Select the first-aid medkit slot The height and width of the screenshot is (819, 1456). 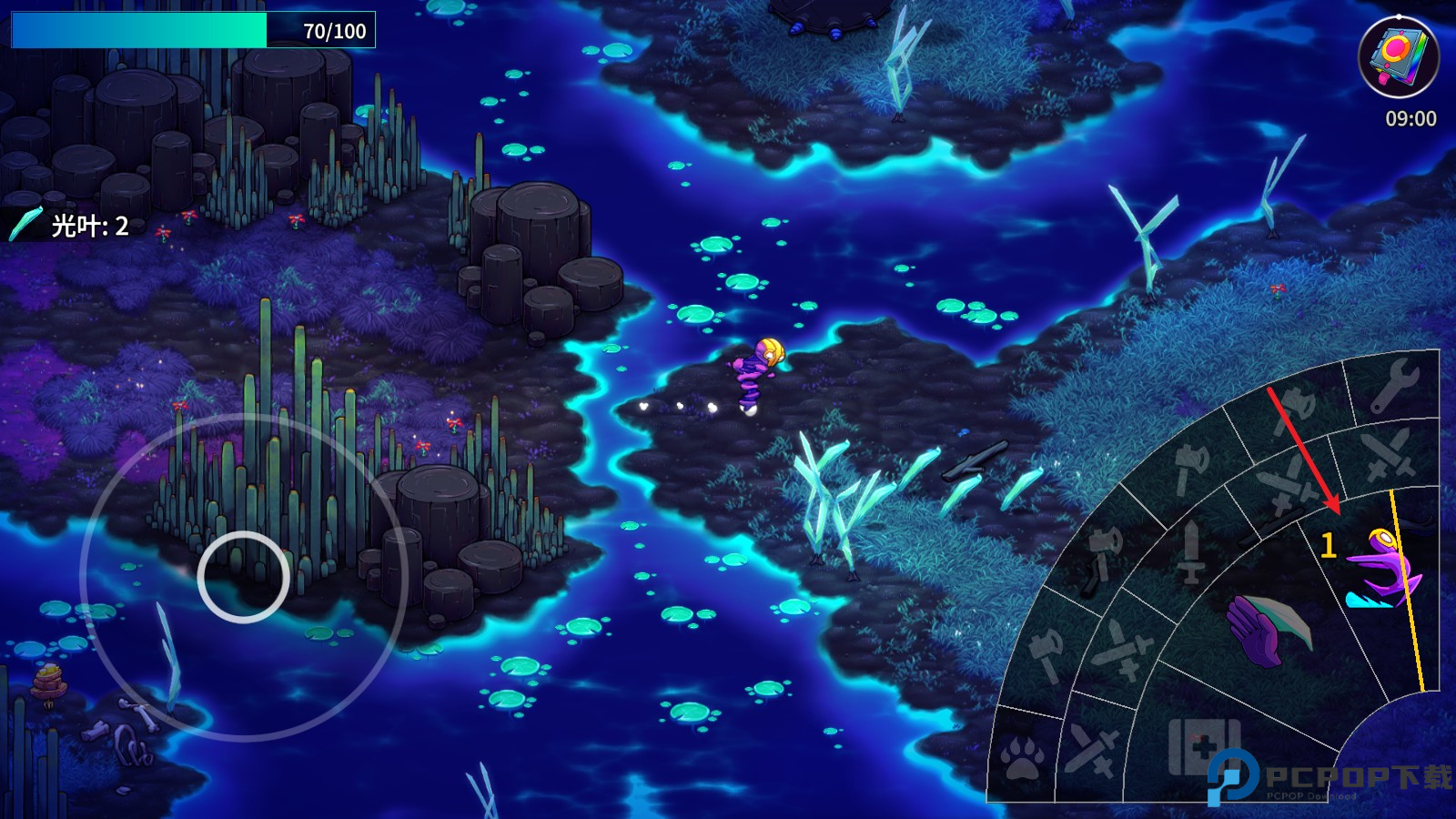tap(1203, 747)
